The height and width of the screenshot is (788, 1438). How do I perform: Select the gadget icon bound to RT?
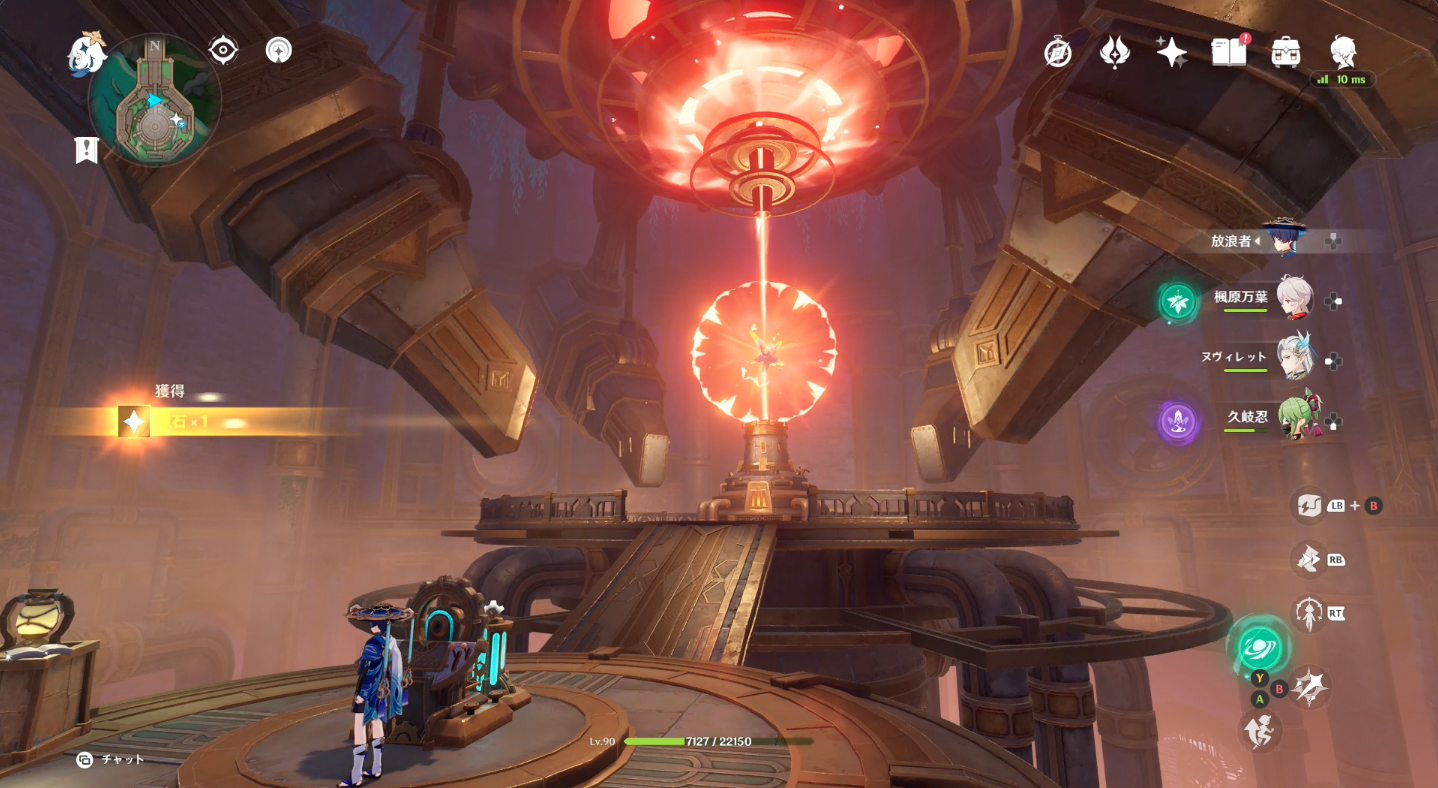coord(1310,614)
